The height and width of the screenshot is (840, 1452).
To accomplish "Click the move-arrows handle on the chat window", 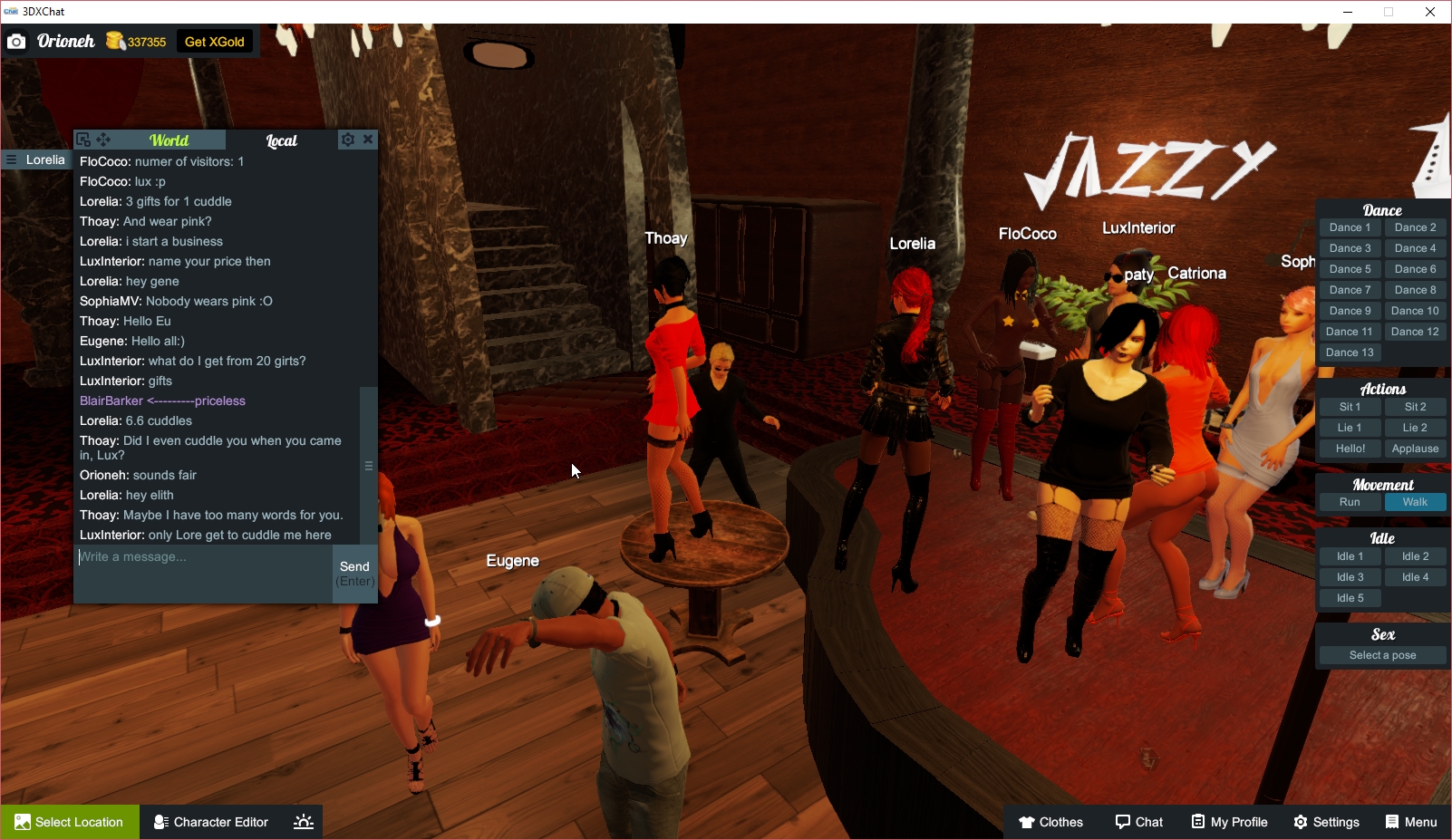I will coord(103,140).
